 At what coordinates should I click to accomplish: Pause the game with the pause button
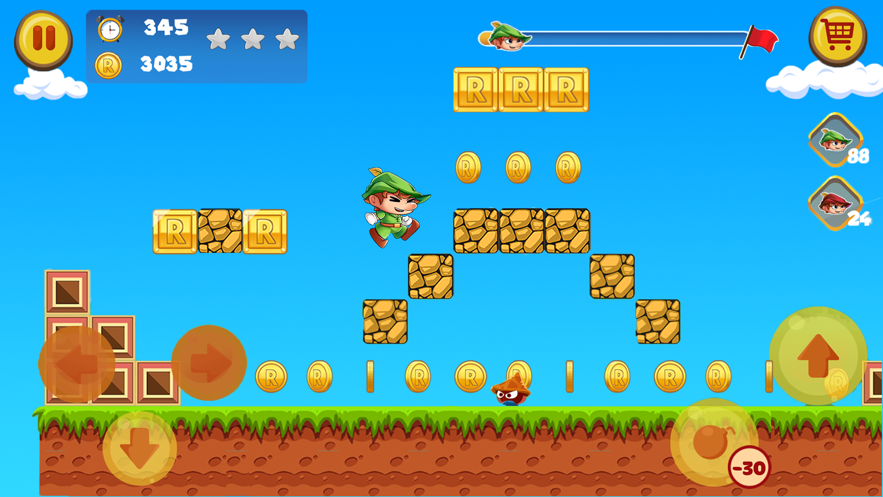(43, 39)
